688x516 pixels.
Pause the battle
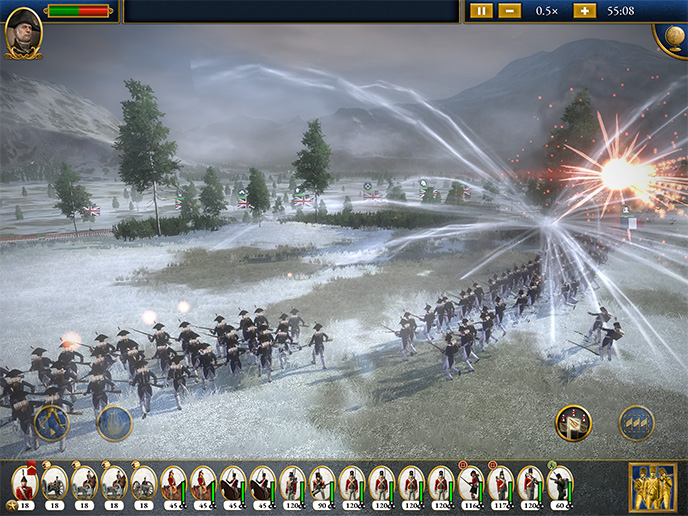coord(482,10)
